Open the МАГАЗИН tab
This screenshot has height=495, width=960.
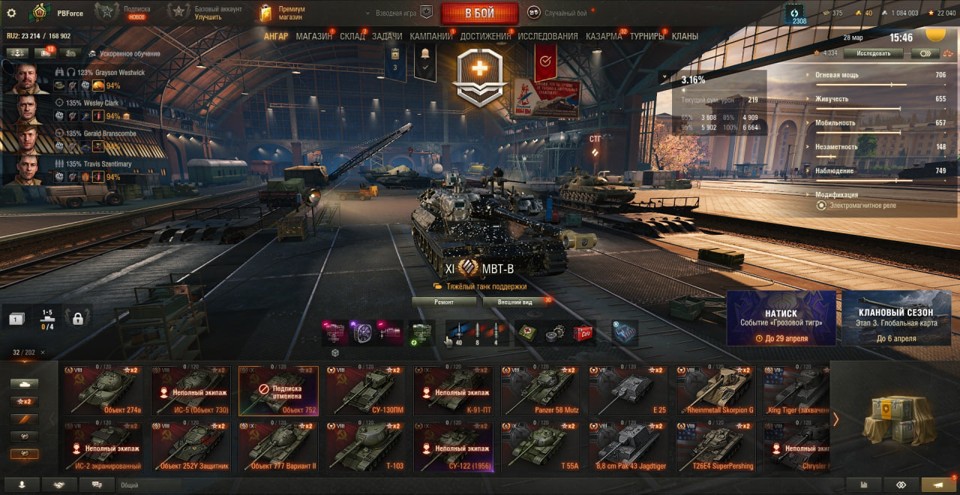pyautogui.click(x=314, y=36)
